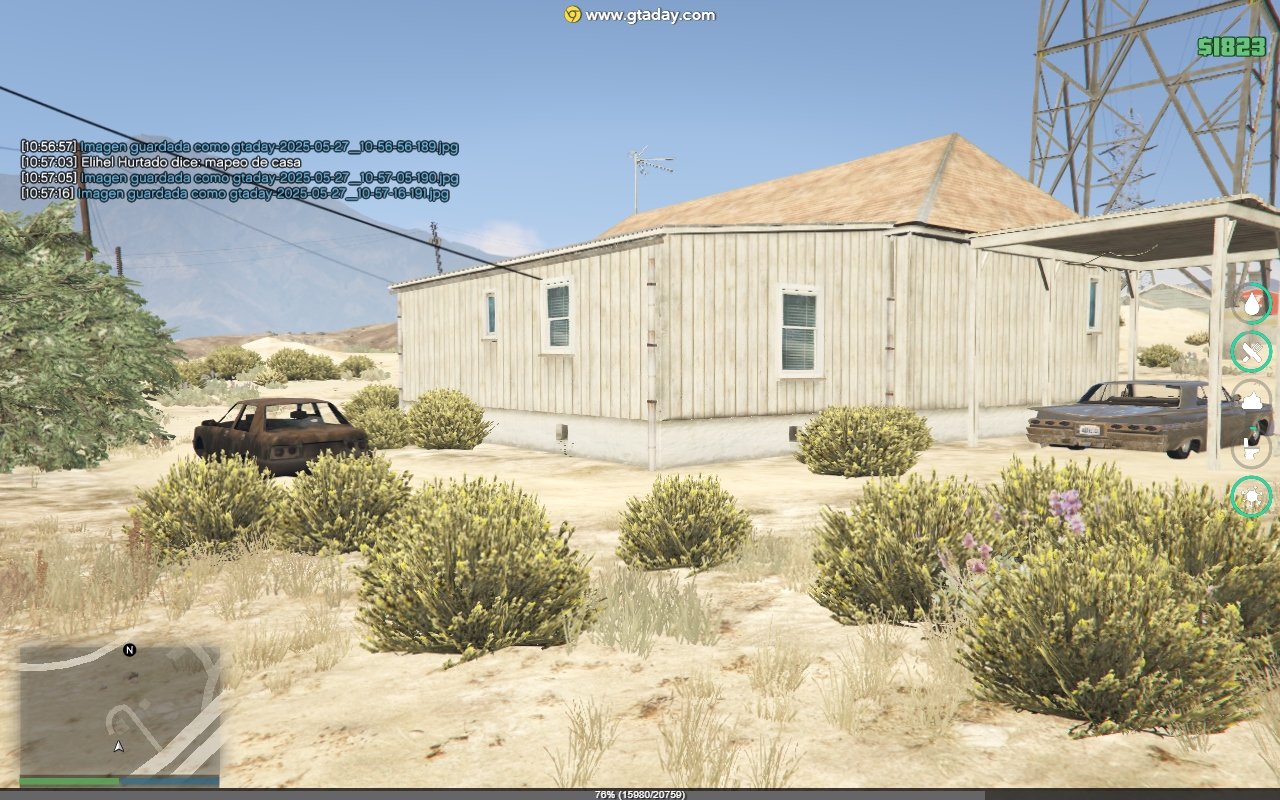This screenshot has height=800, width=1280.
Task: Select the fork and knife hunger icon
Action: coord(1251,351)
